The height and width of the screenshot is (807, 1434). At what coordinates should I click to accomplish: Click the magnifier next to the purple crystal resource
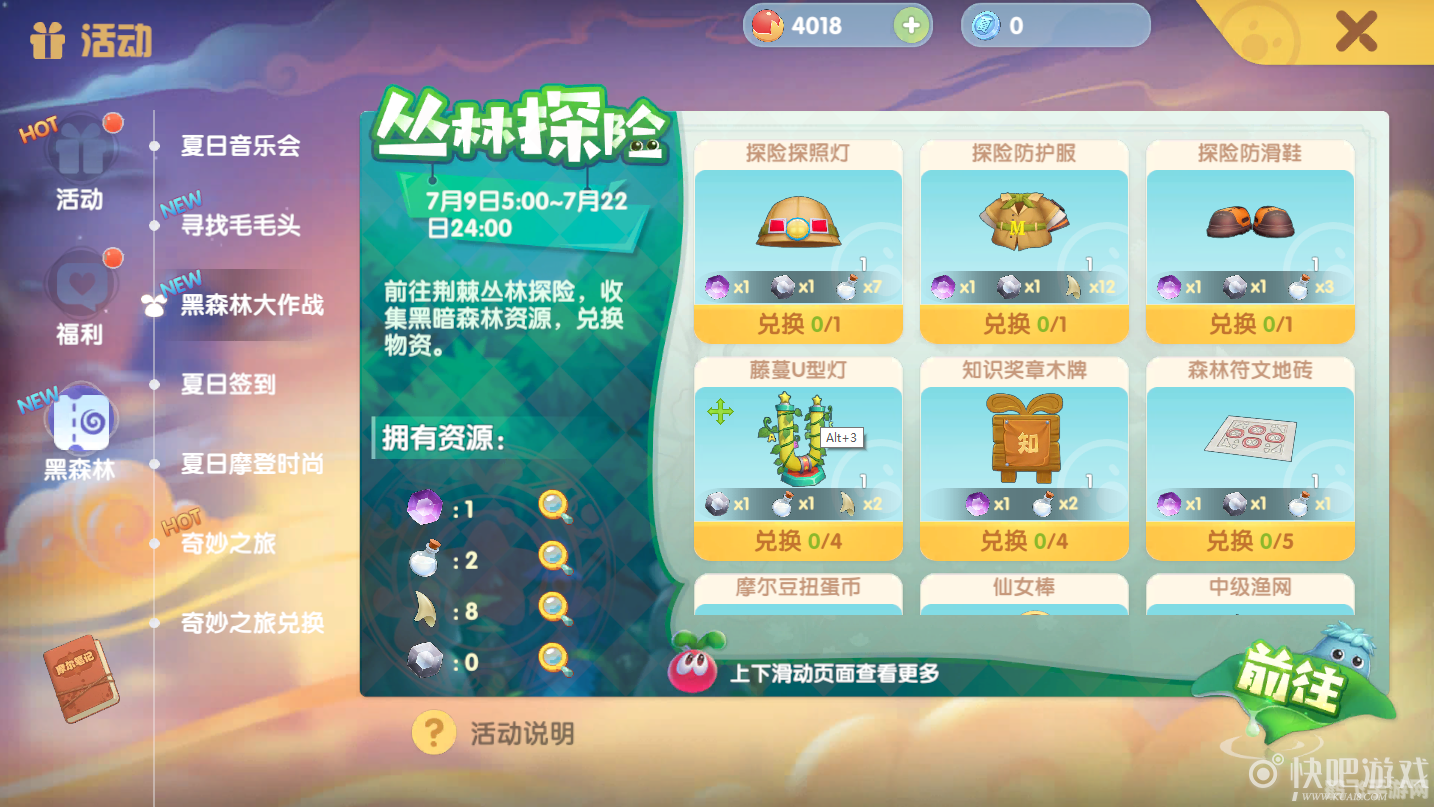pyautogui.click(x=557, y=508)
